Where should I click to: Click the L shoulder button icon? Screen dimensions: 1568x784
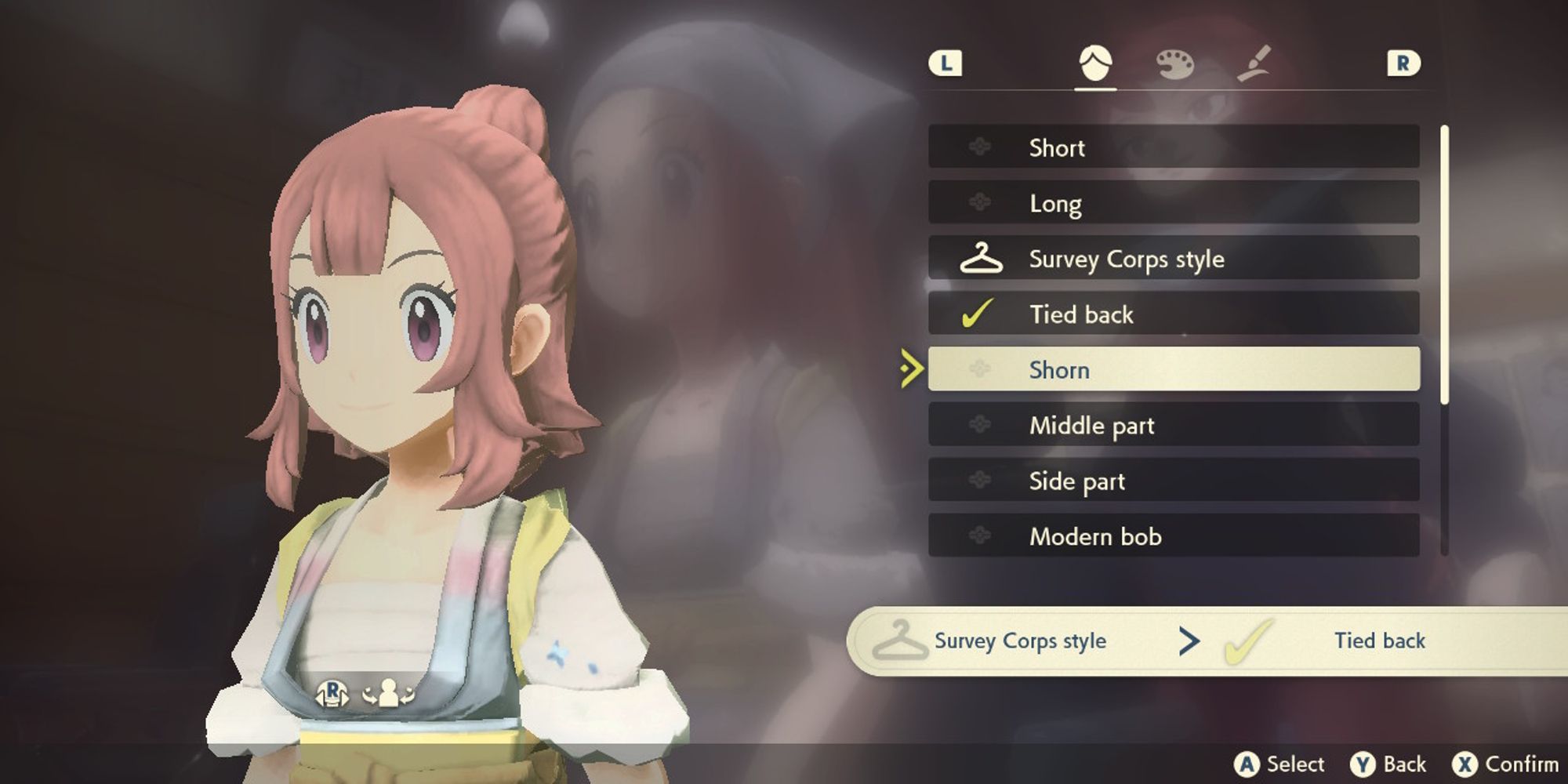coord(947,64)
